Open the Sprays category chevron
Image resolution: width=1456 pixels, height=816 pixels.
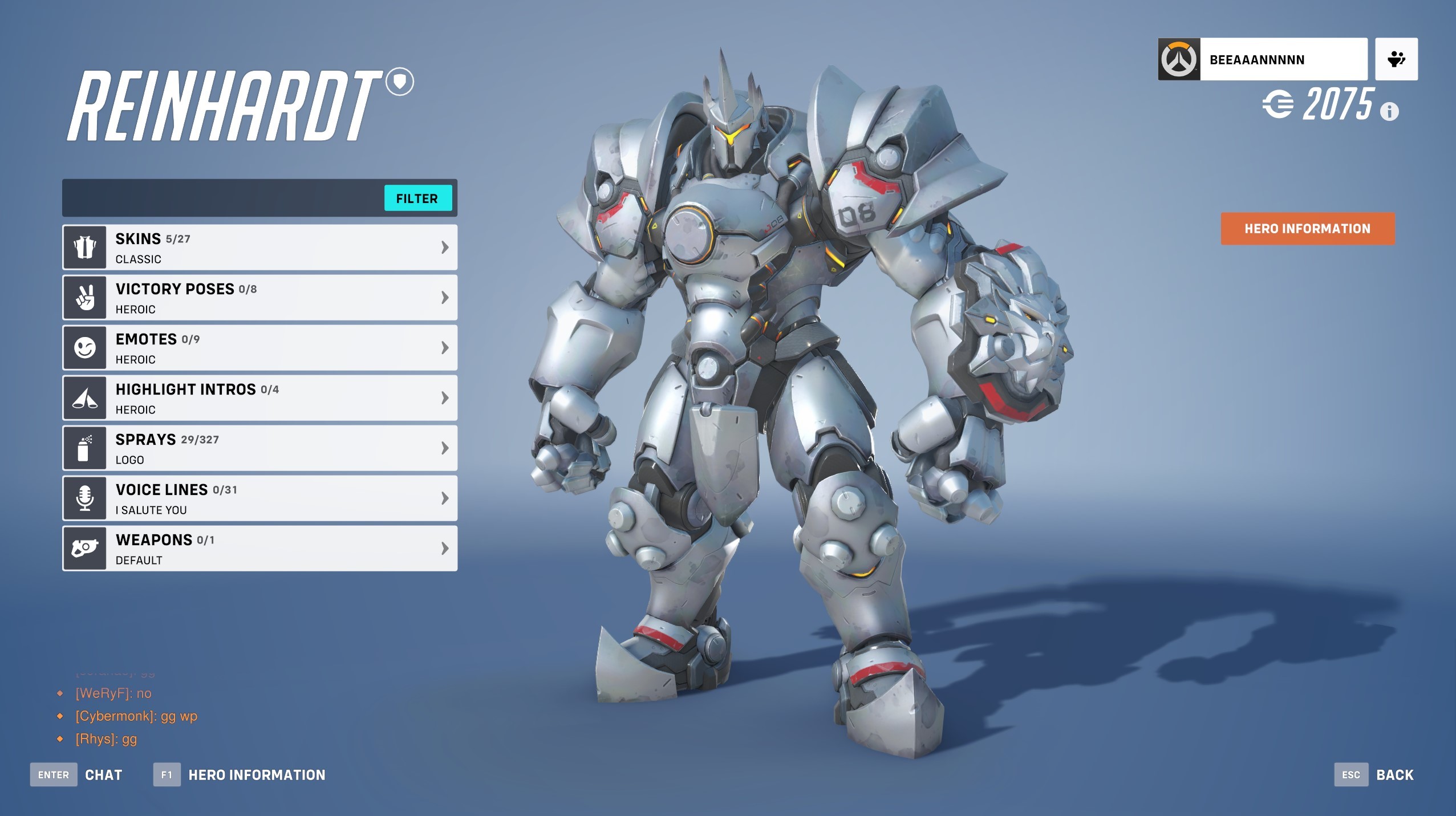tap(444, 448)
